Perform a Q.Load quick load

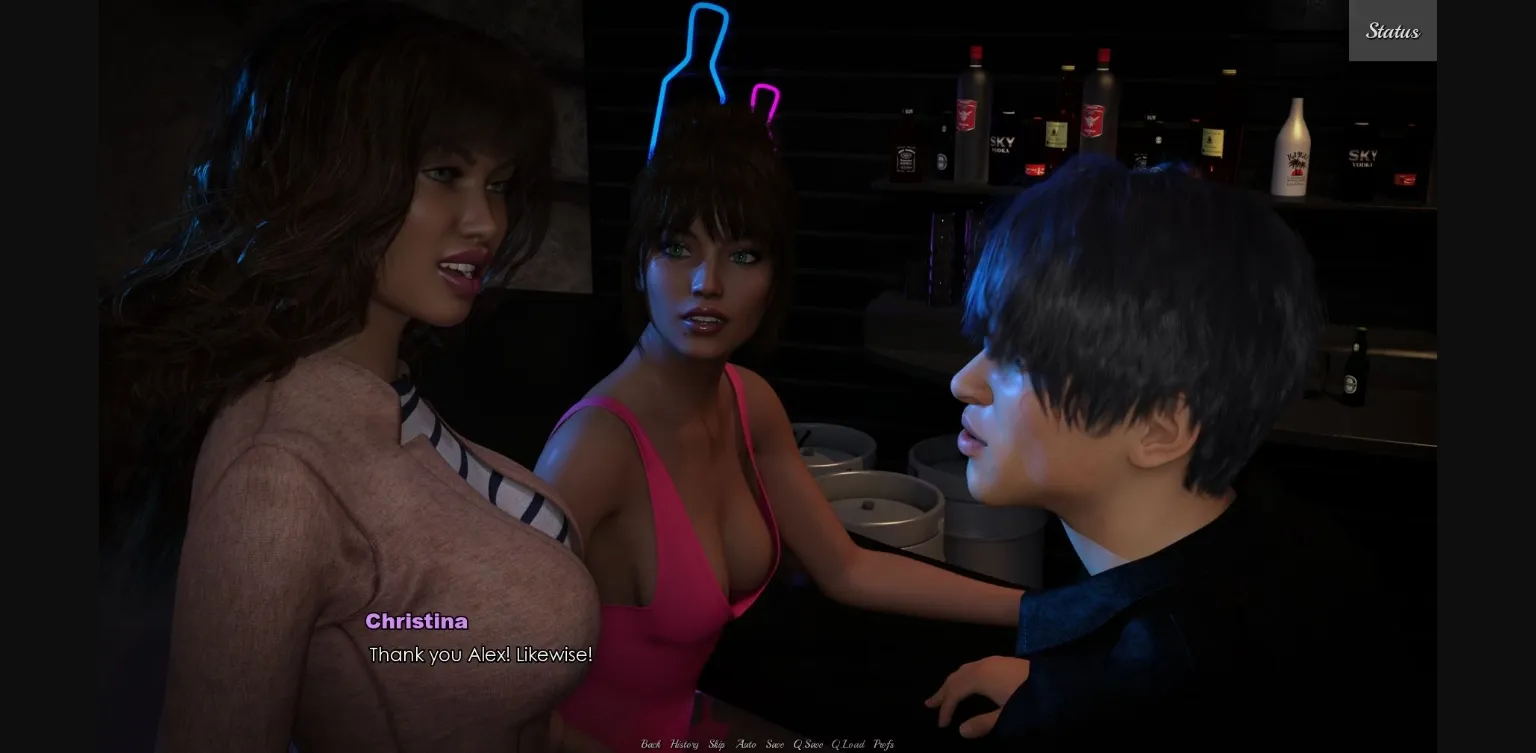(x=849, y=745)
